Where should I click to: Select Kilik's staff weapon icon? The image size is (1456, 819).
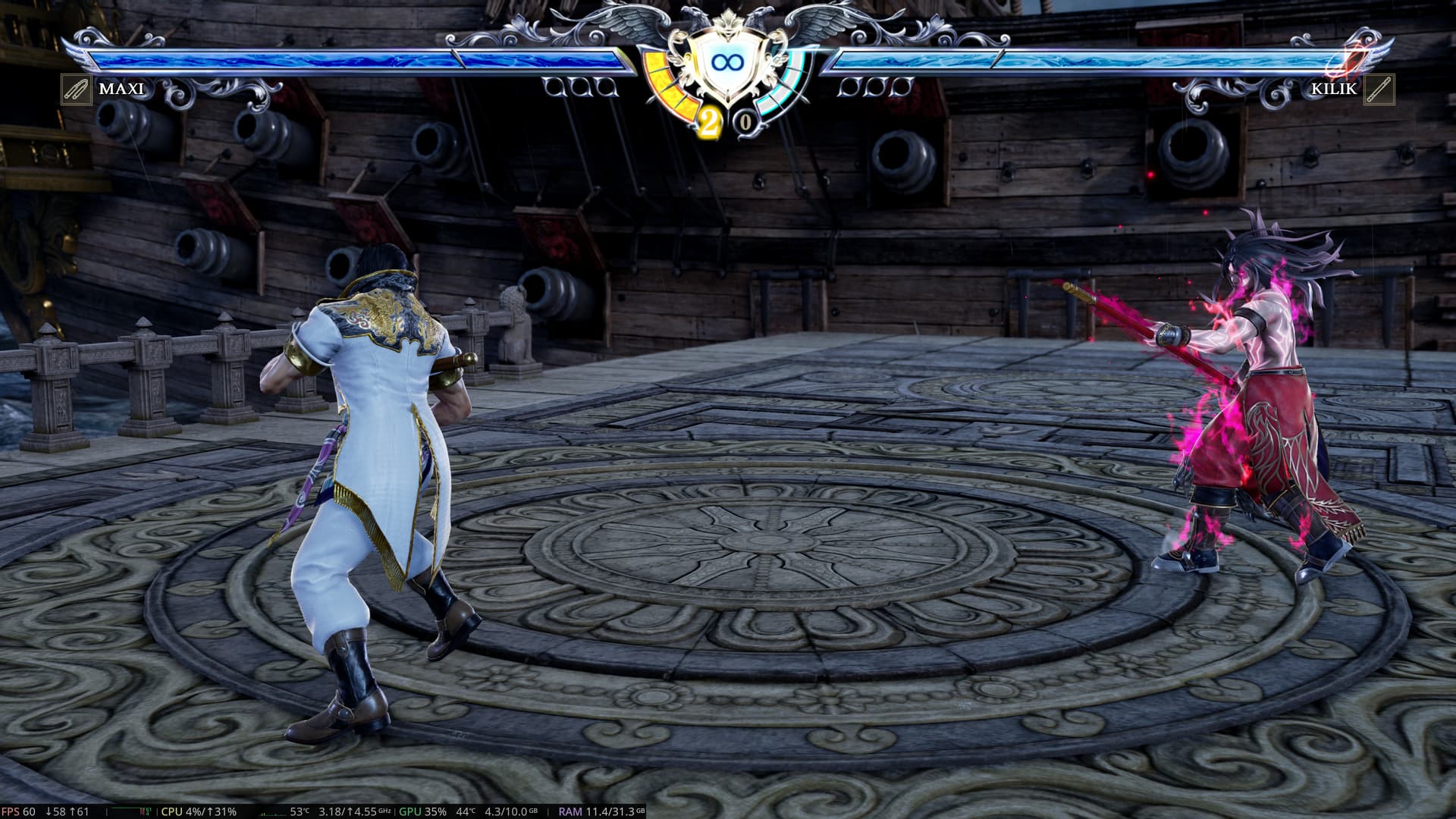pyautogui.click(x=1378, y=89)
